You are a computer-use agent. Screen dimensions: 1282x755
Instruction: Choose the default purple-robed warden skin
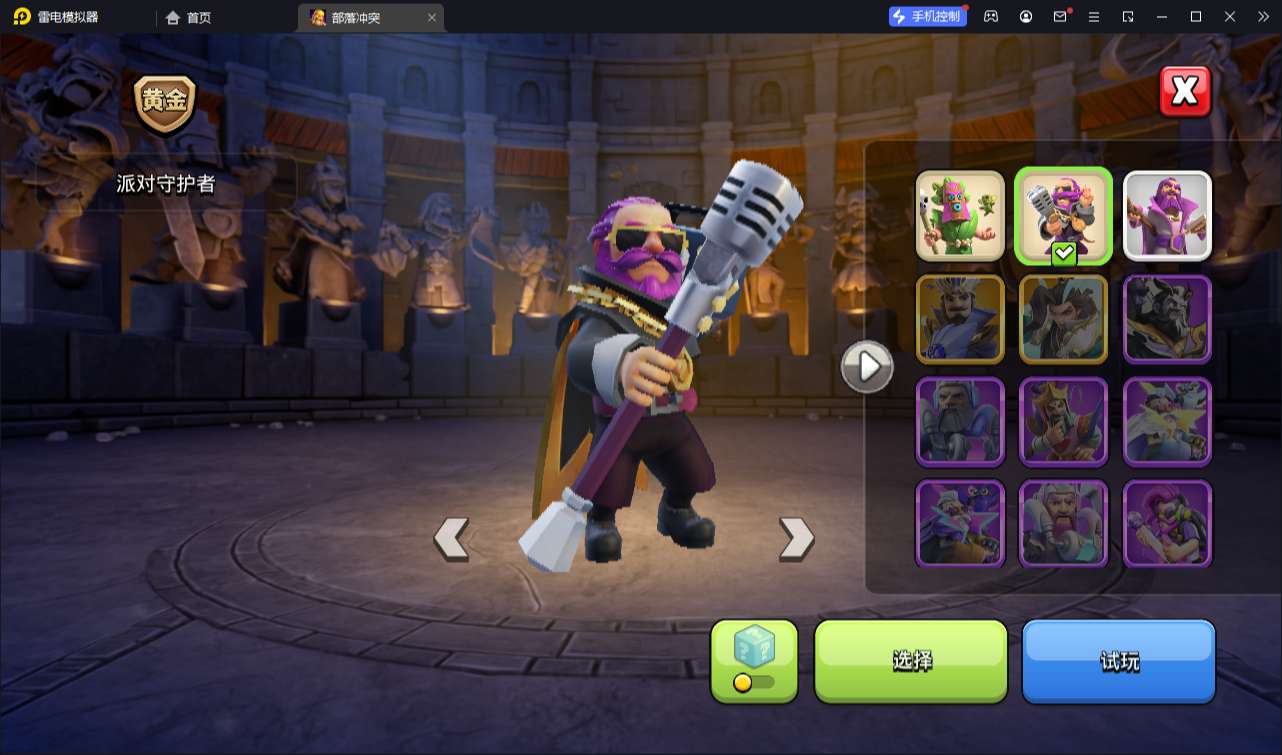1167,216
